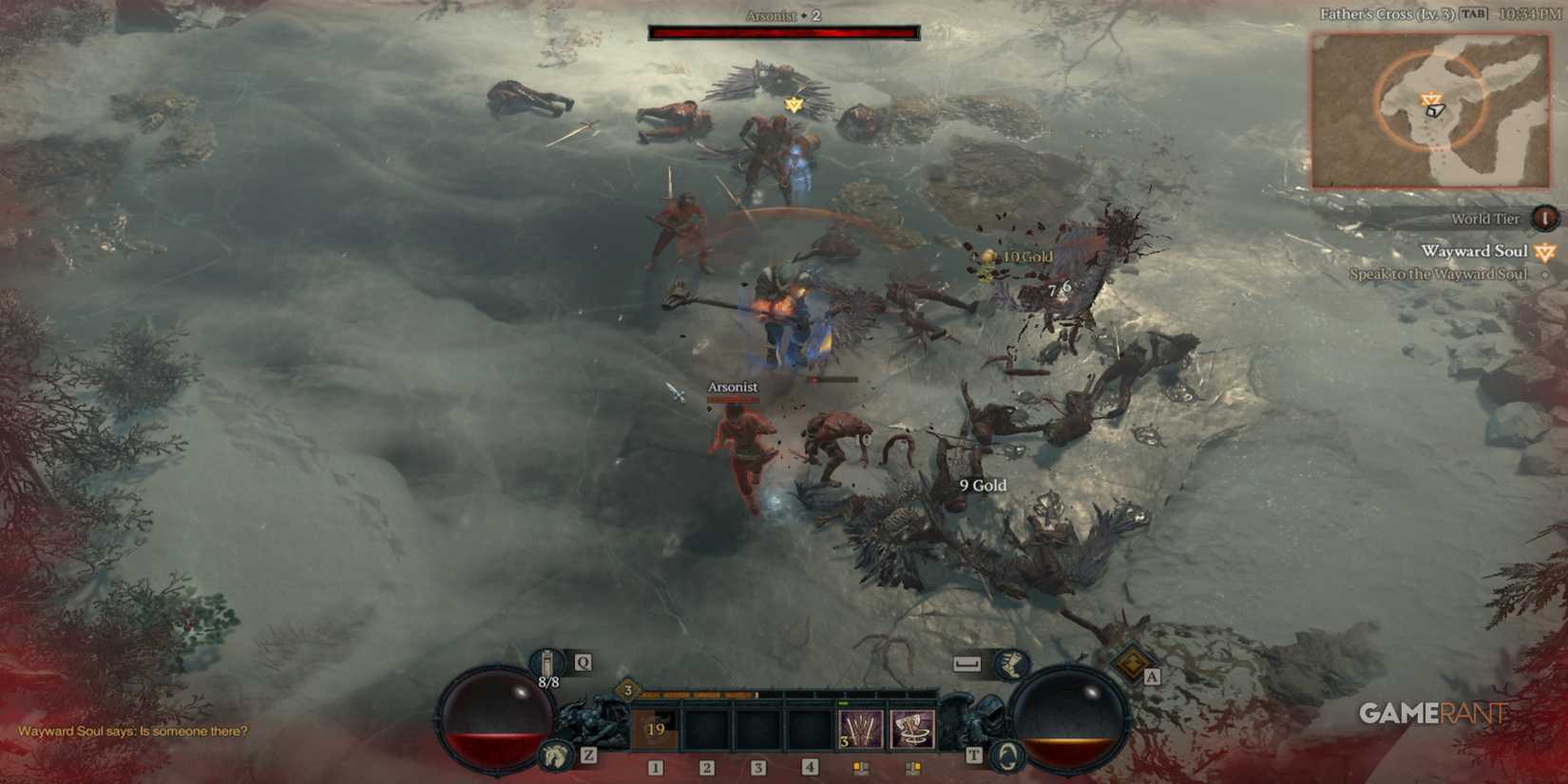Click the red health orb
The image size is (1568, 784).
coord(498,717)
